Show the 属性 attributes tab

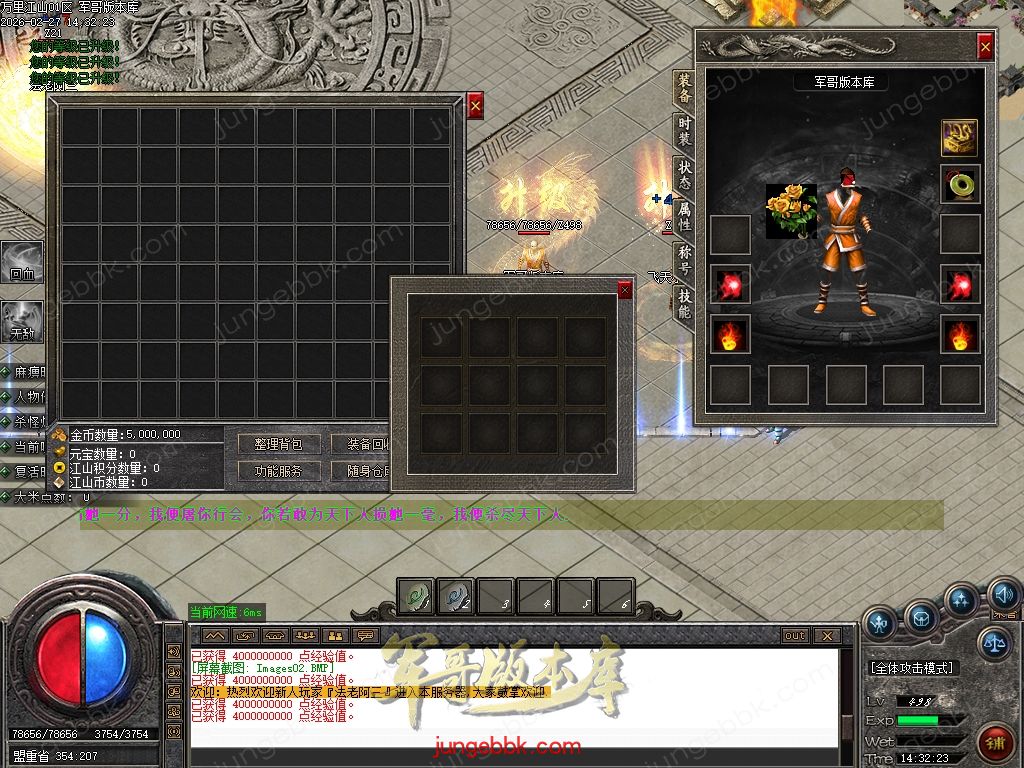684,214
